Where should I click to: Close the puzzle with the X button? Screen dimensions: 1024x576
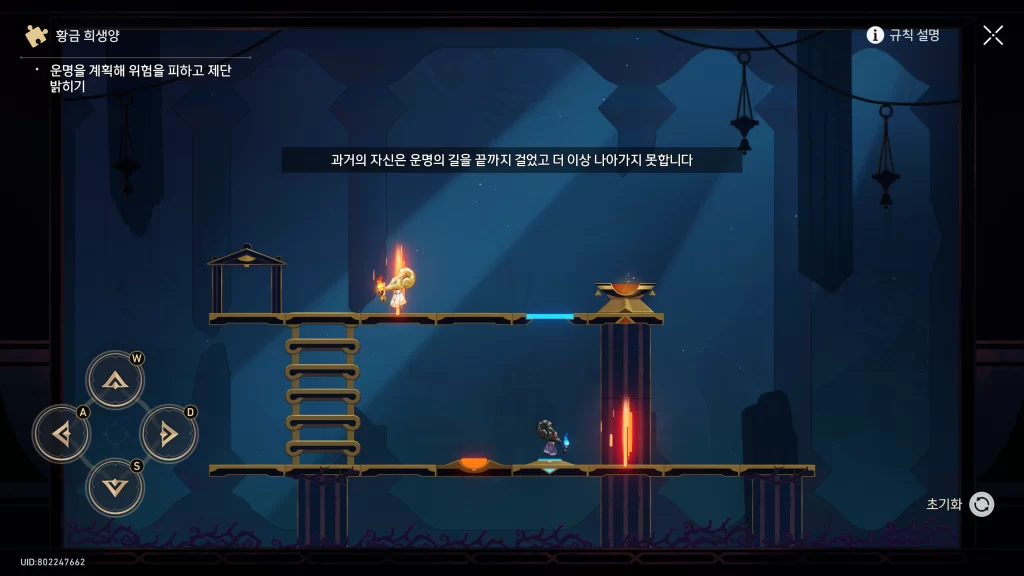click(x=992, y=35)
